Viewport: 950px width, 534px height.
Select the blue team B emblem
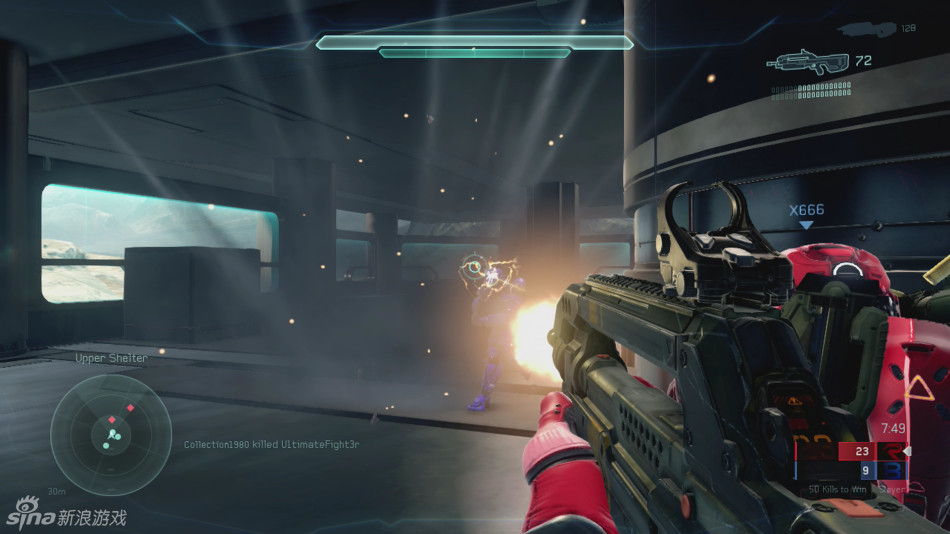click(x=891, y=470)
